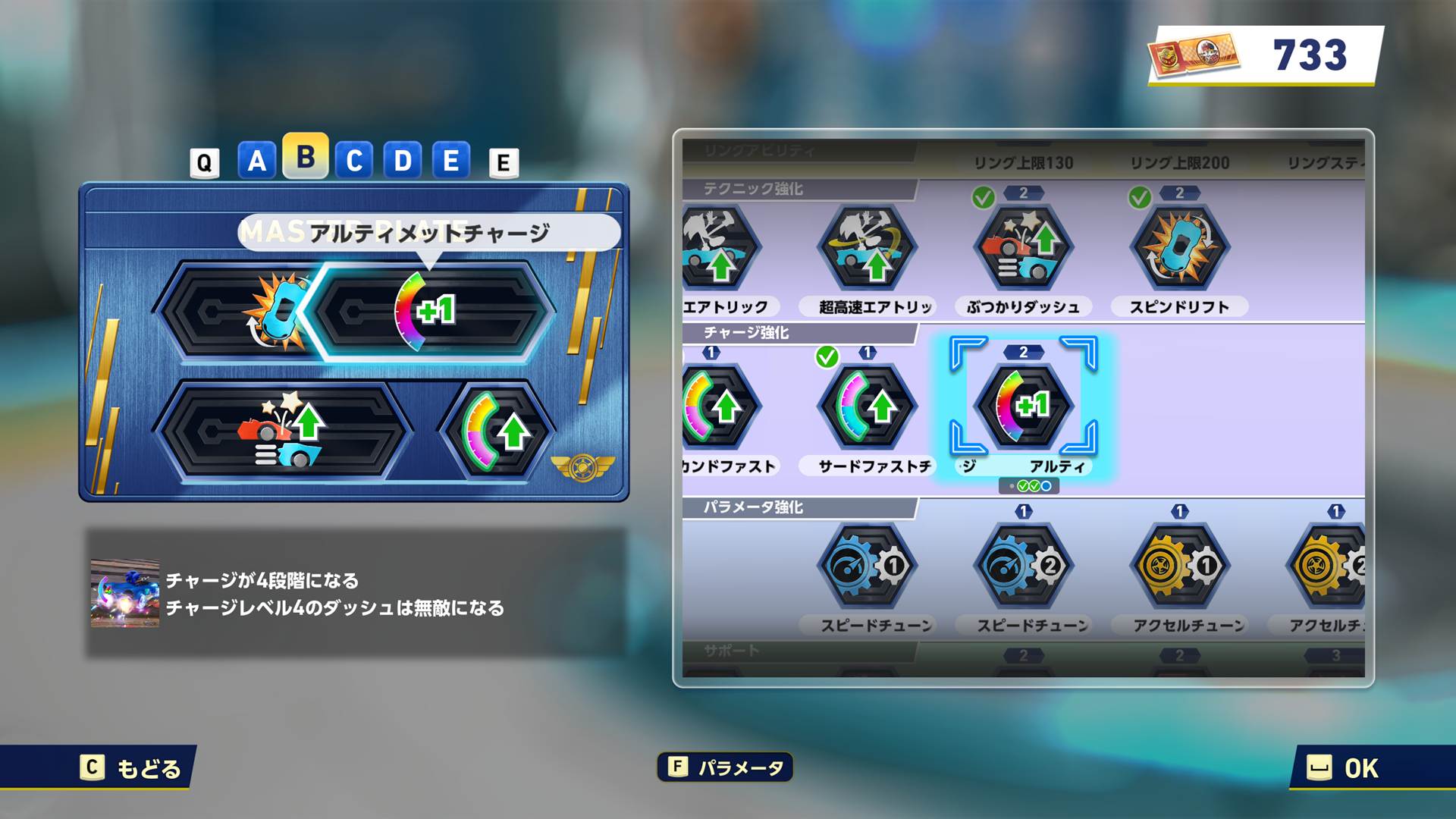The height and width of the screenshot is (819, 1456).
Task: Select the blue Speed Tune 2 gadget
Action: click(x=1023, y=566)
